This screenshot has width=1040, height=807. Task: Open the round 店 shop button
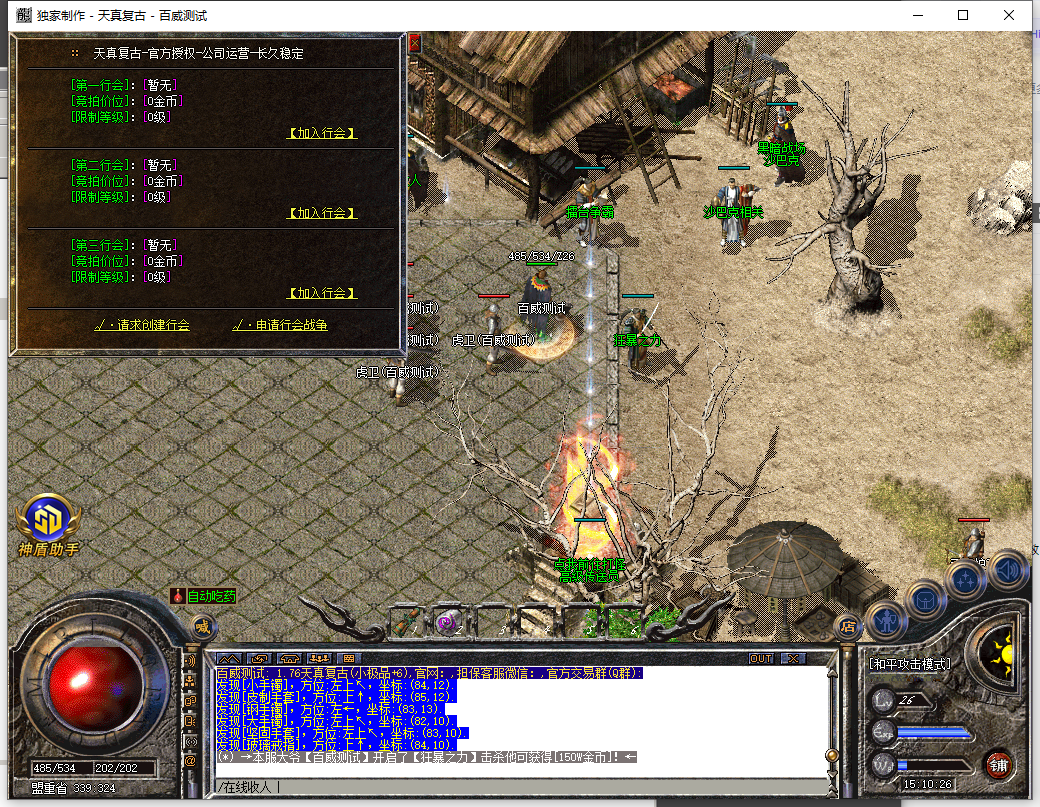click(848, 627)
